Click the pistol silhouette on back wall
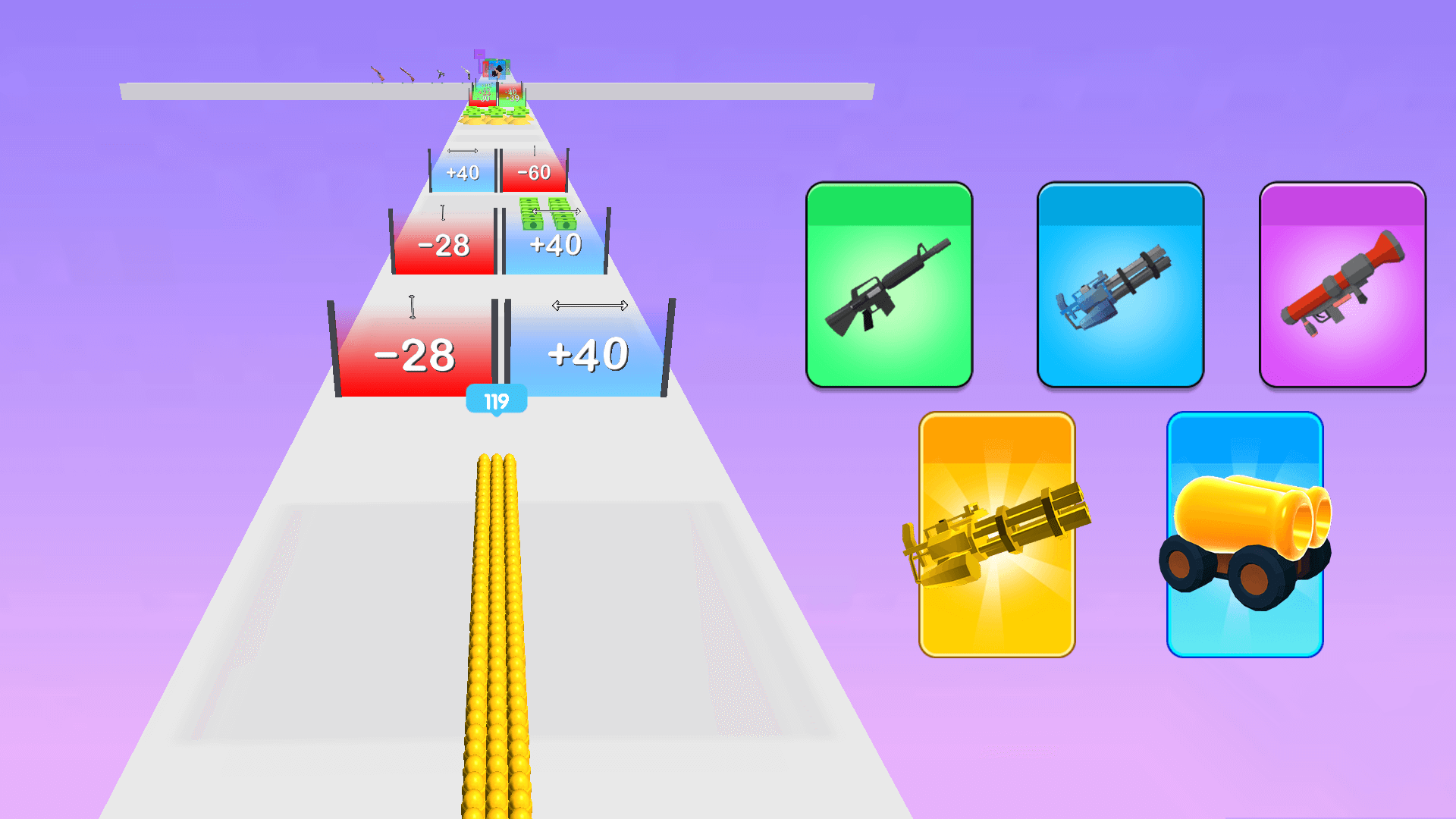Screen dimensions: 1456x819 (x=465, y=72)
